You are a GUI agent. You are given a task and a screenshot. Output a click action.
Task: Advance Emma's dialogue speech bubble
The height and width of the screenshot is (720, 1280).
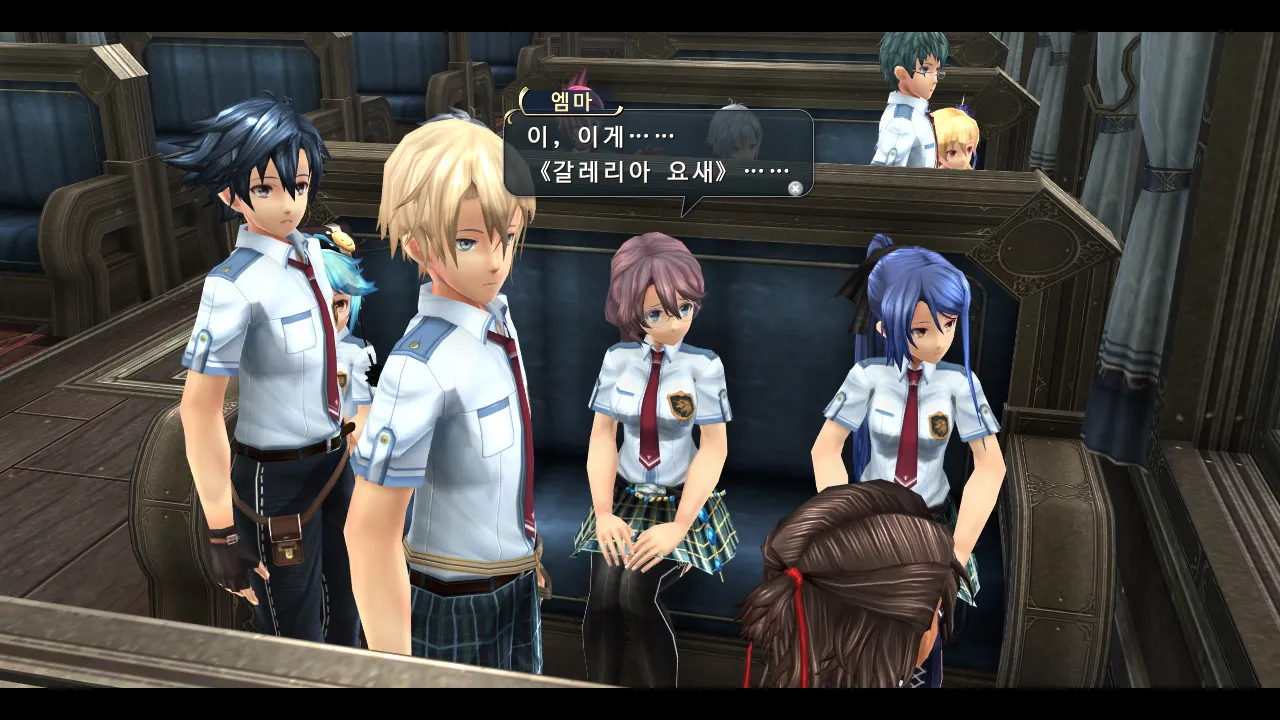[x=795, y=187]
